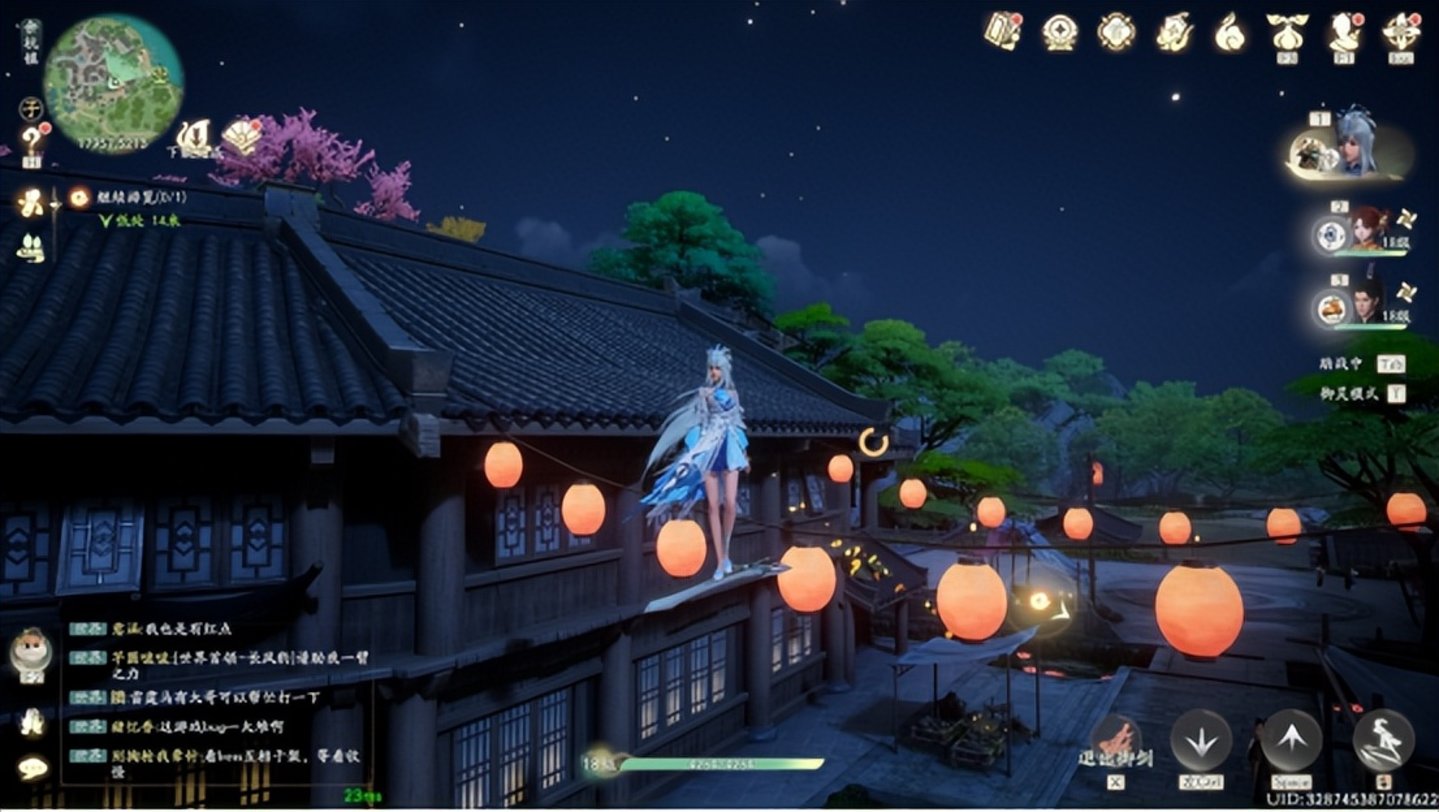
Task: Open the chat speech bubble icon
Action: pyautogui.click(x=32, y=767)
